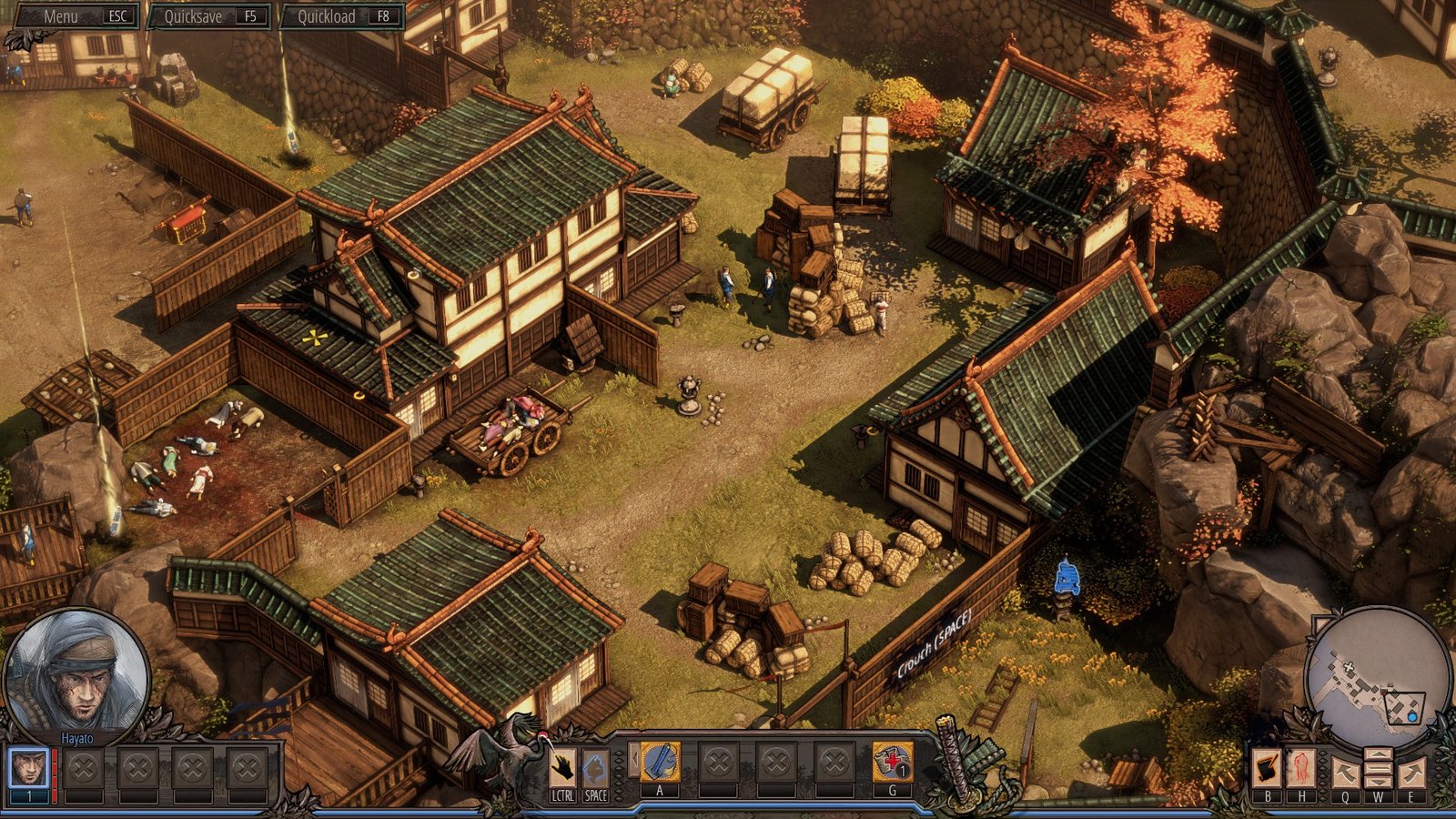
Task: Click the middle bar camera reset button
Action: click(1379, 770)
